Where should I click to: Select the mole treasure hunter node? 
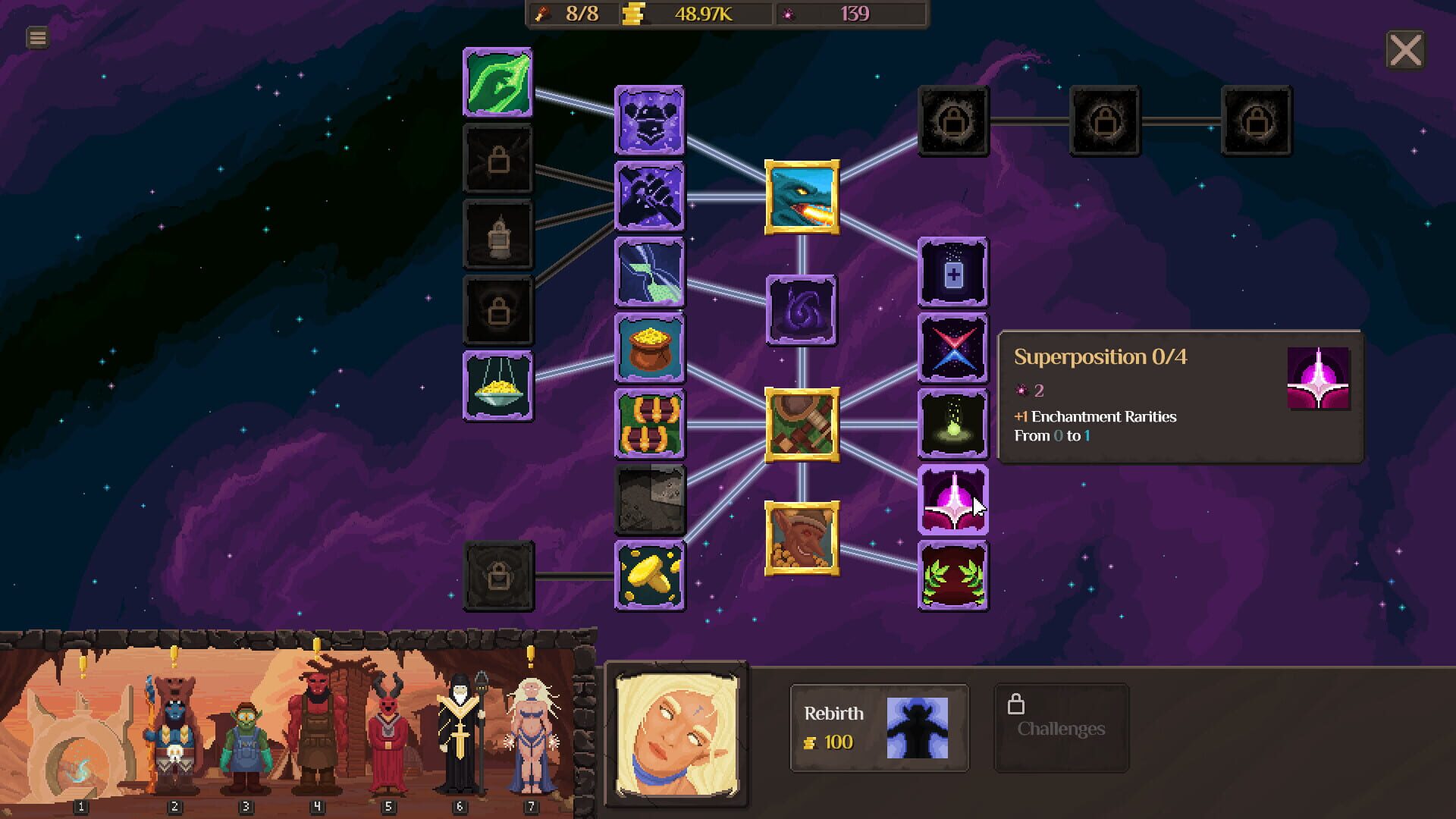802,538
